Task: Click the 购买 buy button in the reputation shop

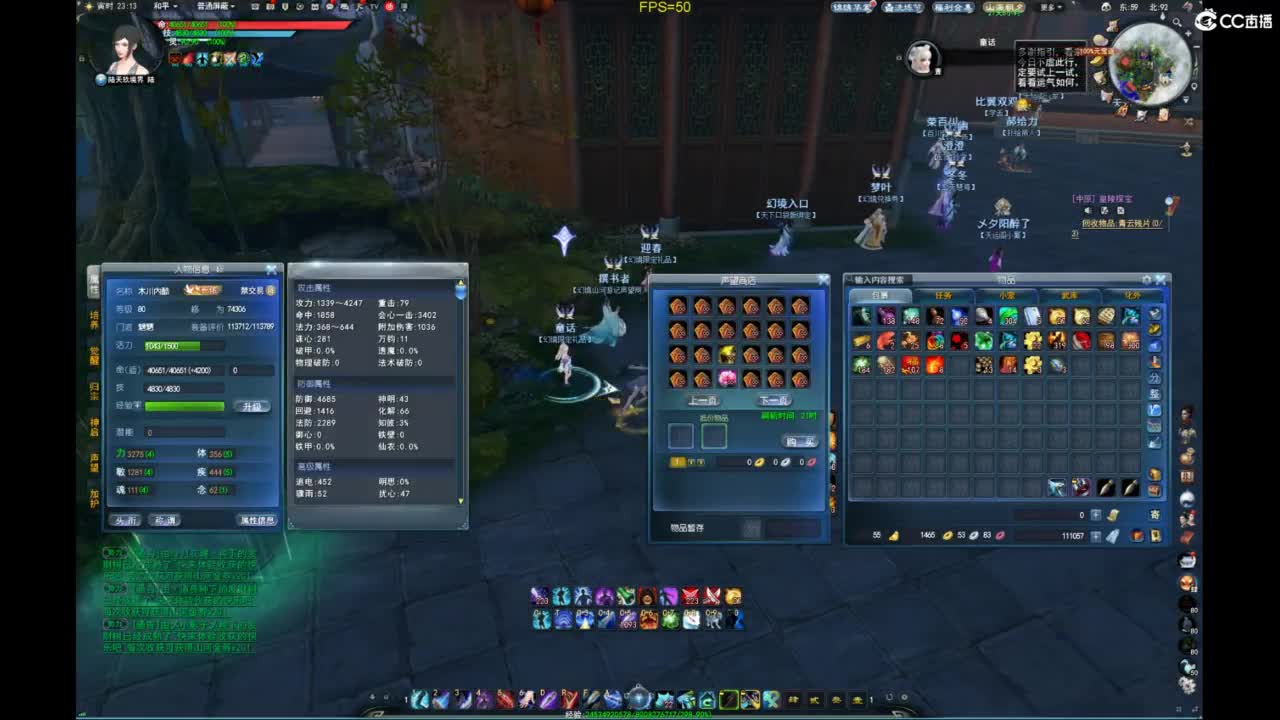Action: (800, 440)
